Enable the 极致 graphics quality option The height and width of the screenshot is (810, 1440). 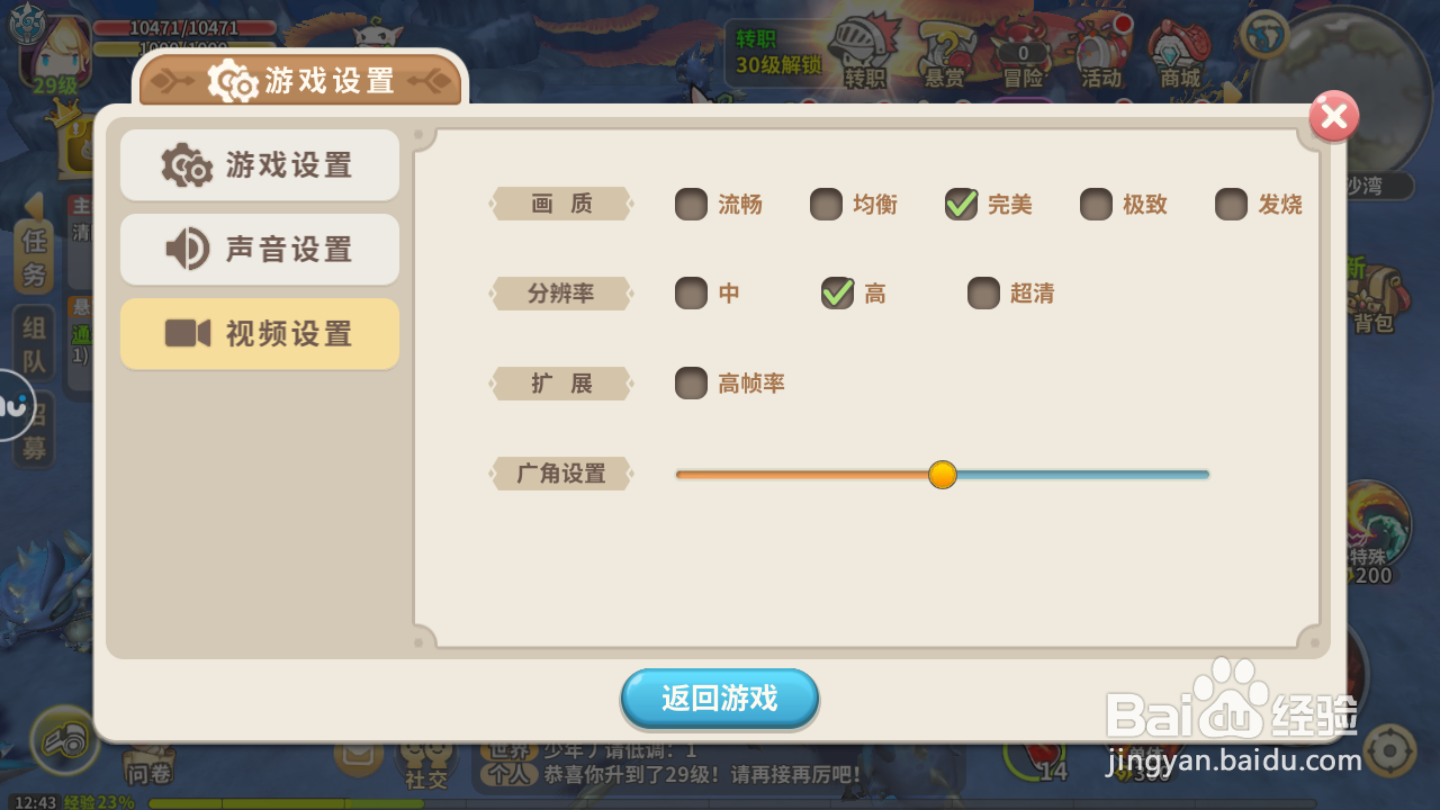coord(1096,204)
